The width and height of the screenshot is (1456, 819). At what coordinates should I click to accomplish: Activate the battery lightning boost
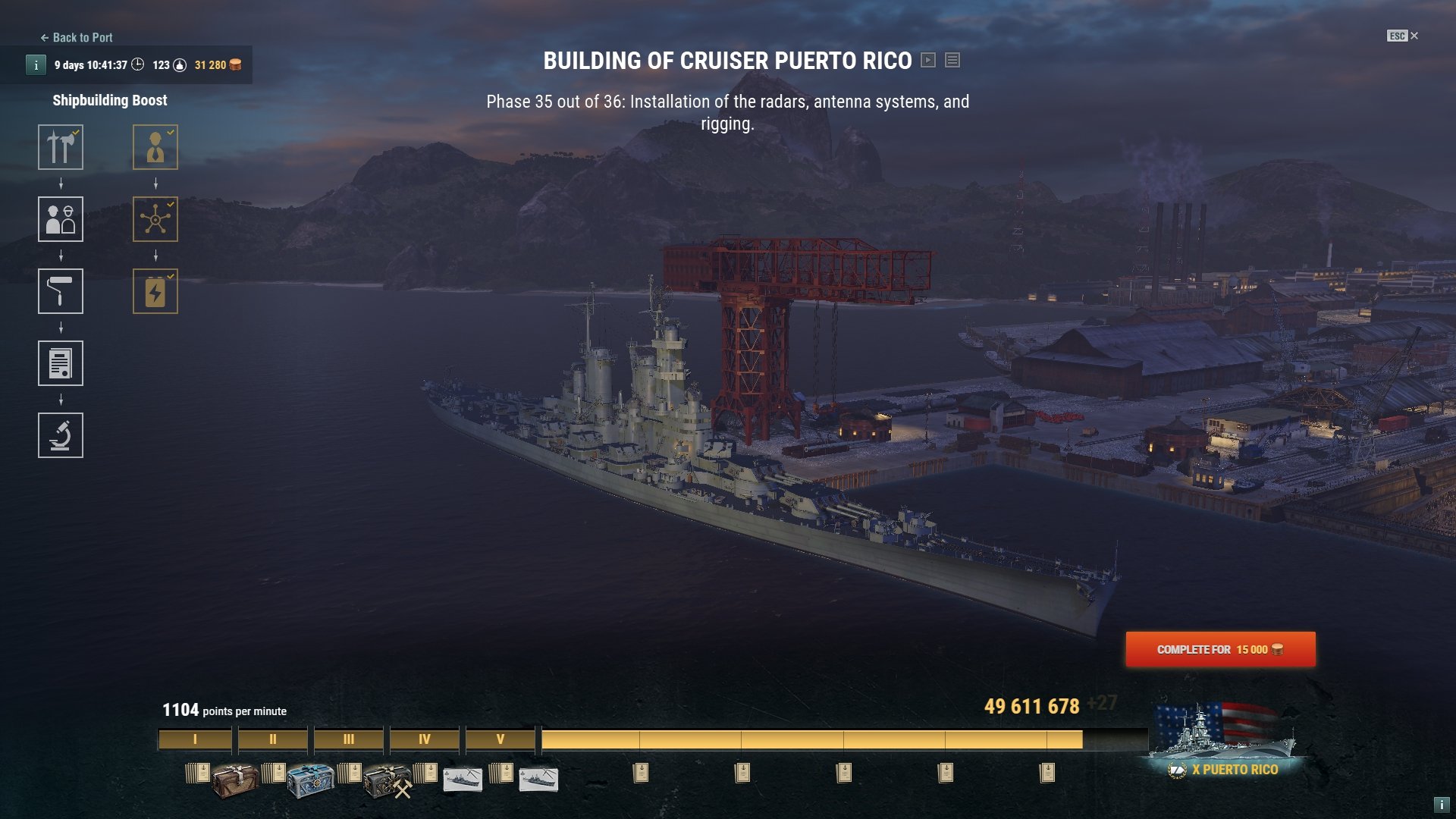pos(155,291)
